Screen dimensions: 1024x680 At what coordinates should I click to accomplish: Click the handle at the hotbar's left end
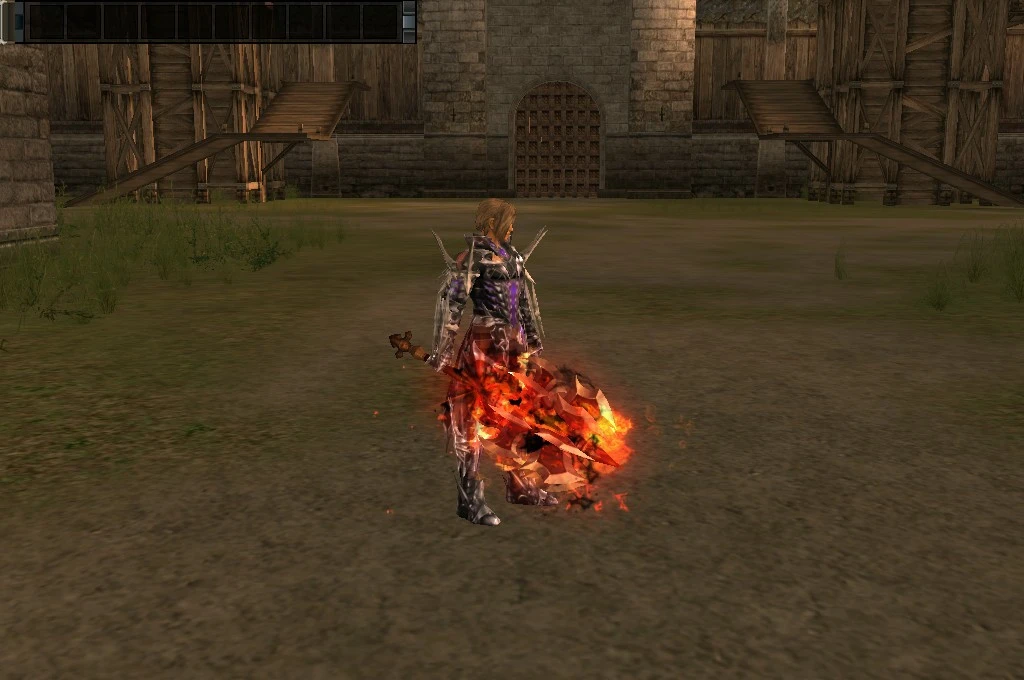pyautogui.click(x=8, y=21)
